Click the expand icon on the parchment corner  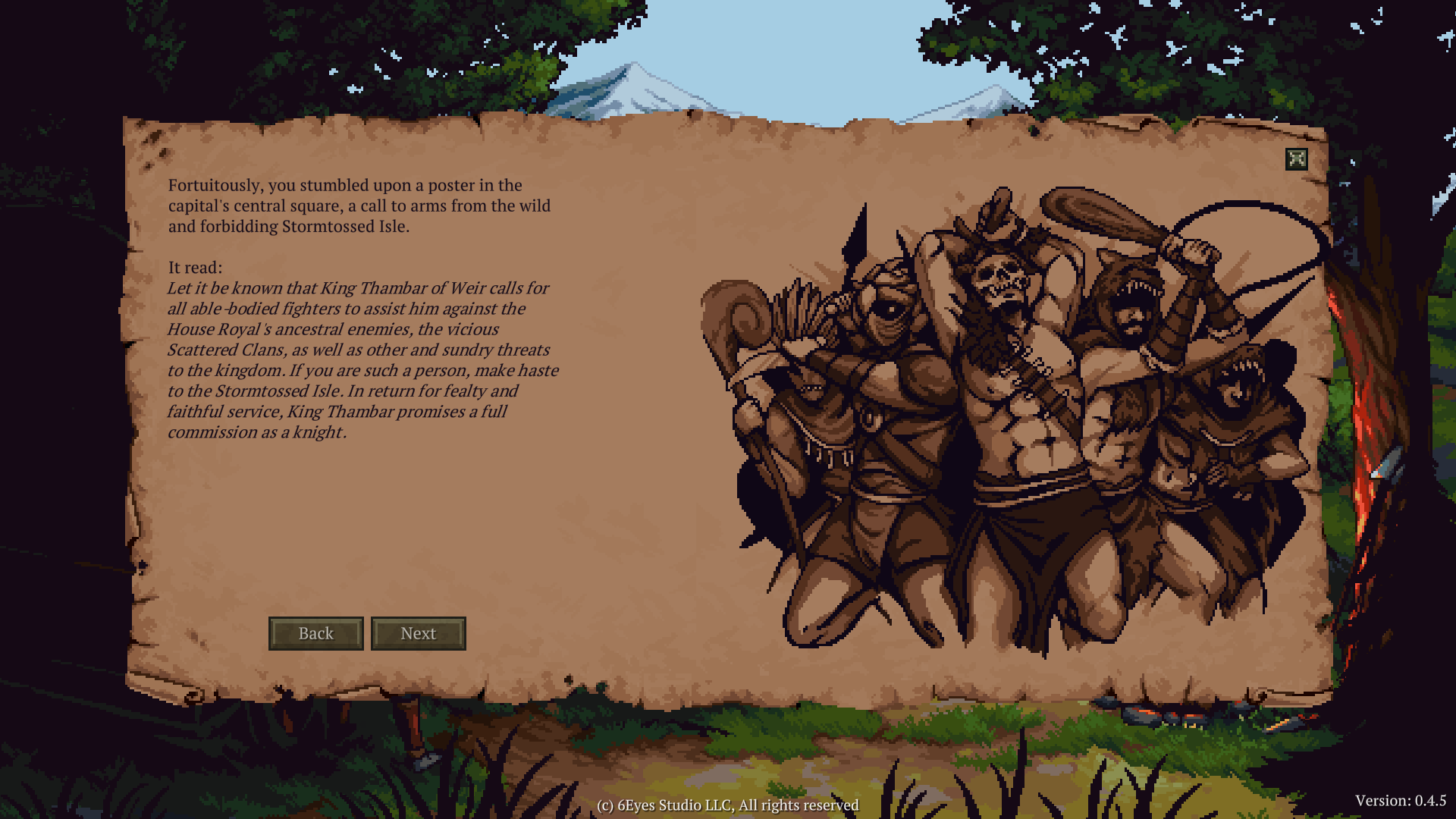pos(1298,157)
